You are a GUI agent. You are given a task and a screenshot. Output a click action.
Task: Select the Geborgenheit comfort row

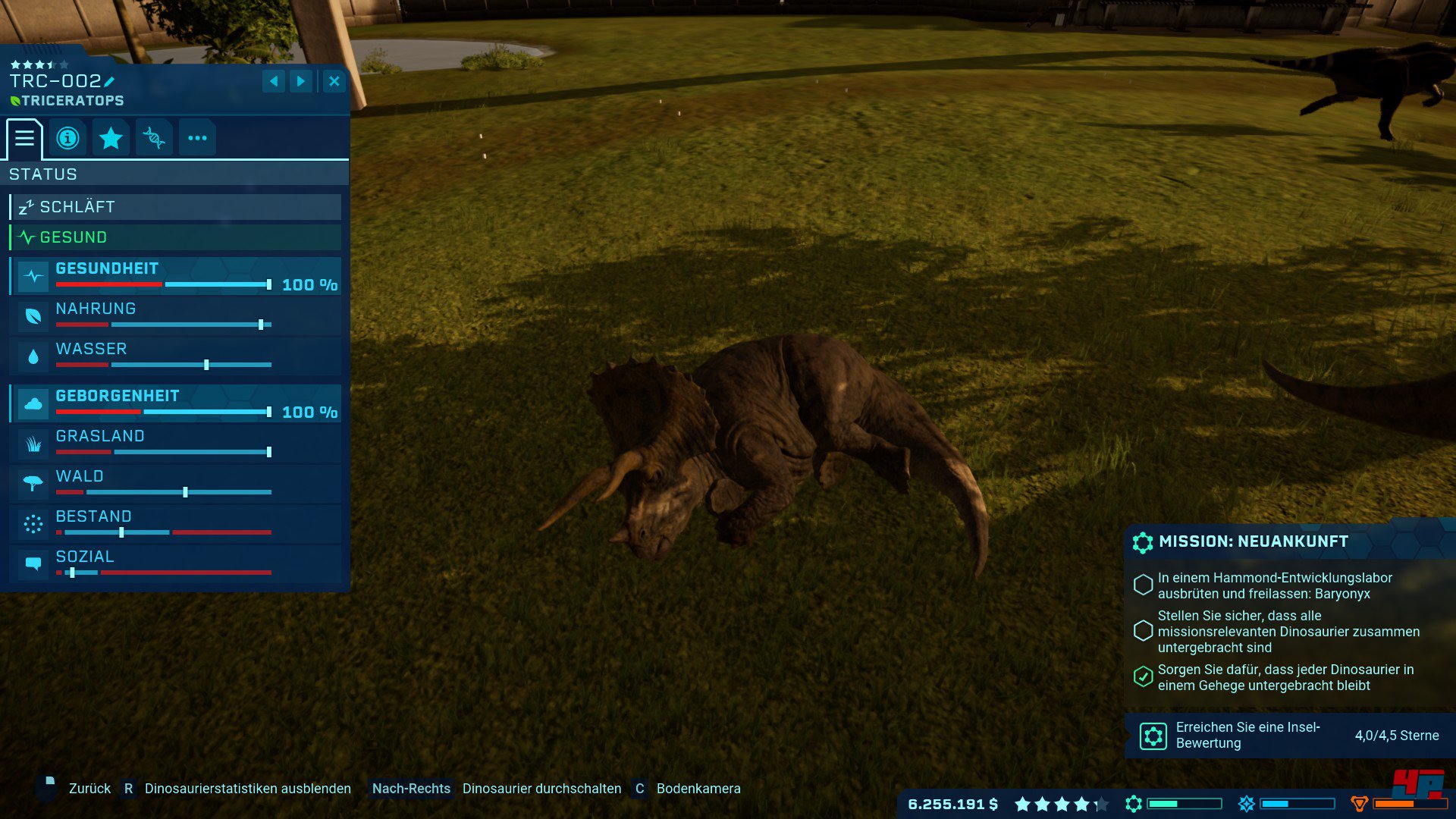click(176, 403)
